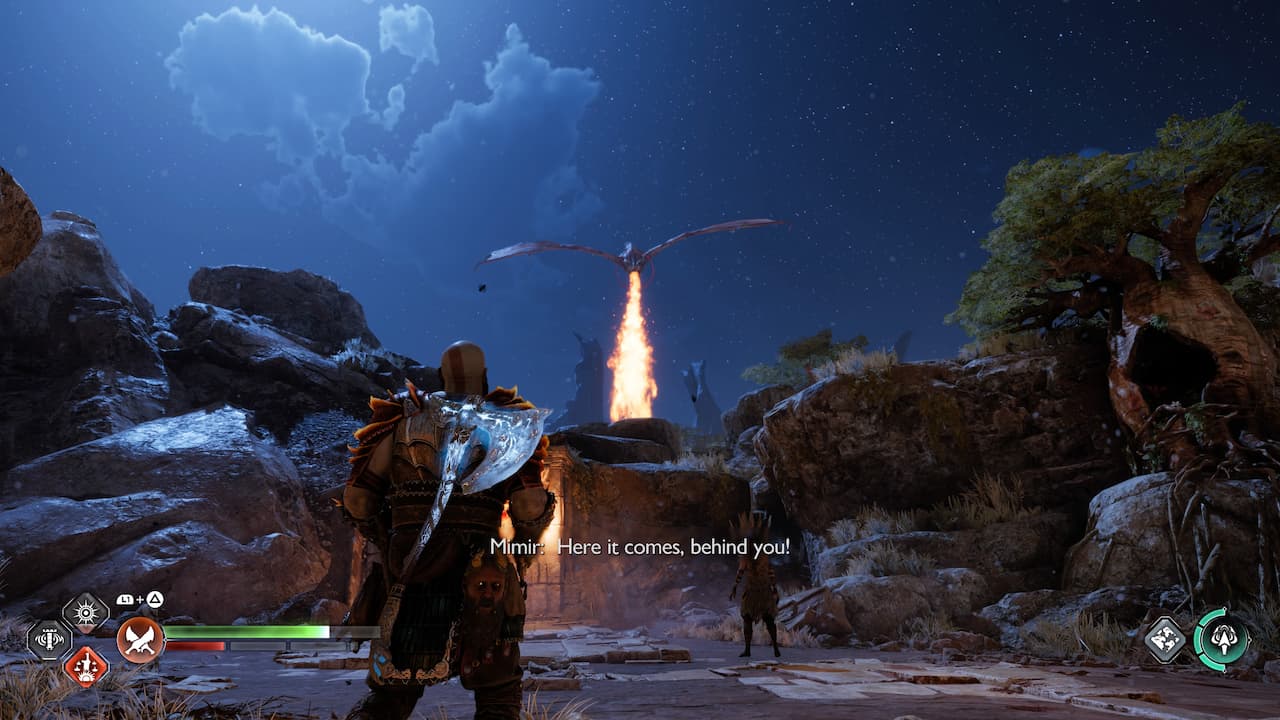This screenshot has height=720, width=1280.
Task: Select the grey diamond shard icon
Action: point(1165,639)
